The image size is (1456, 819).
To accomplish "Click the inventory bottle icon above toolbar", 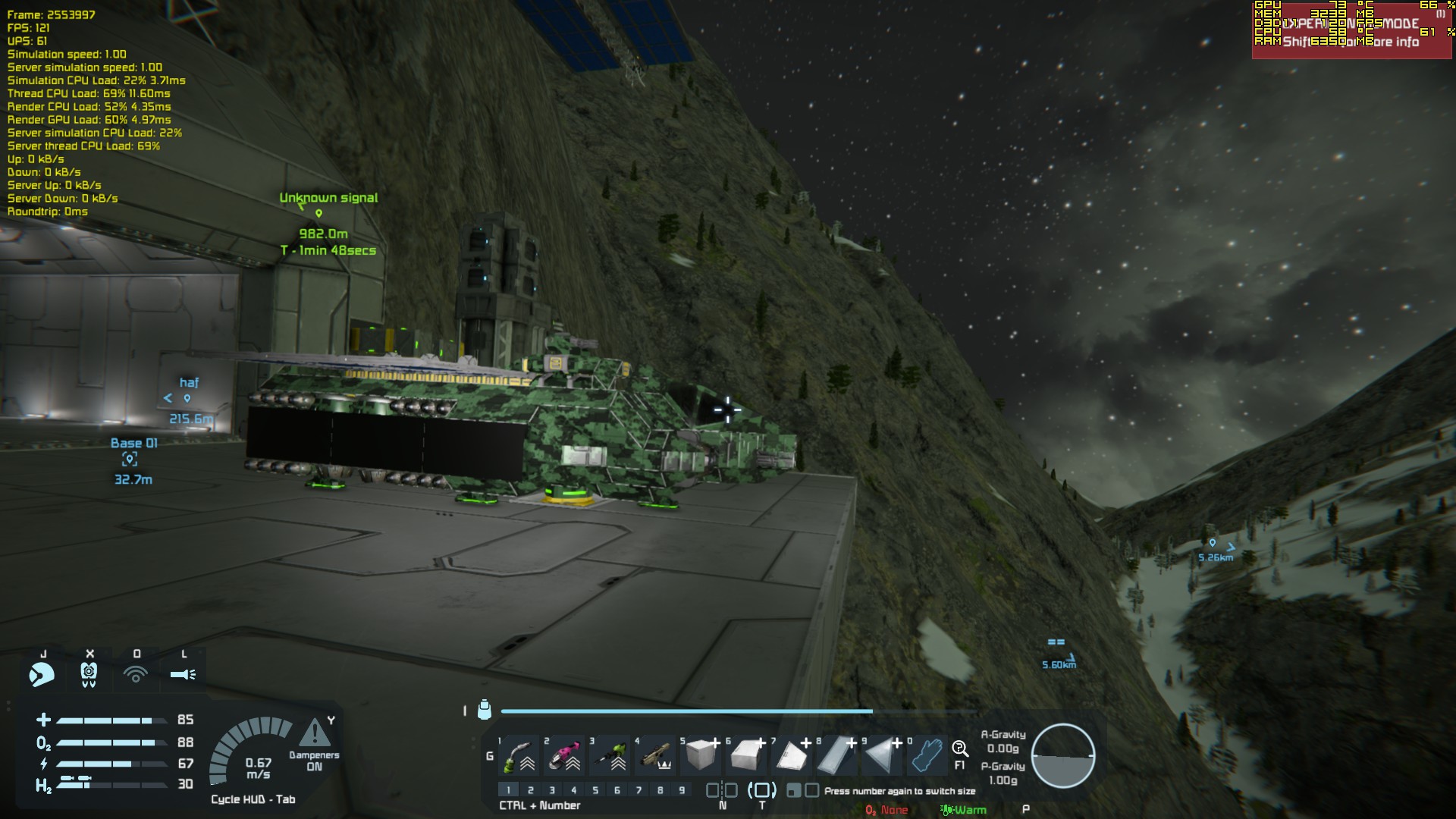I will [x=485, y=710].
